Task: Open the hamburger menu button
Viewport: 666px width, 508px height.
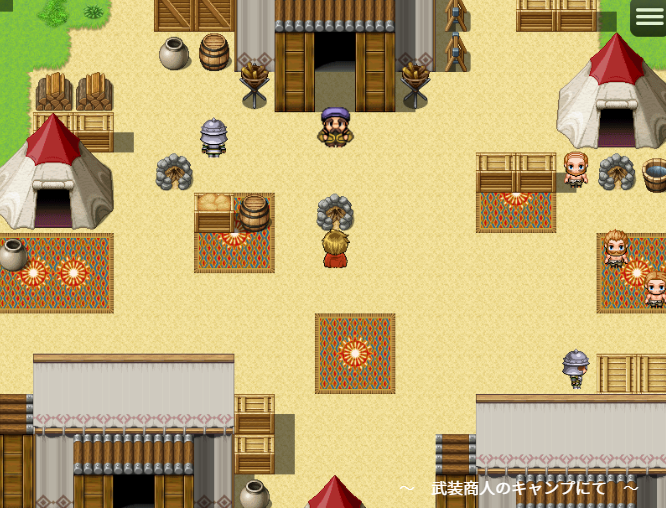Action: [x=648, y=17]
